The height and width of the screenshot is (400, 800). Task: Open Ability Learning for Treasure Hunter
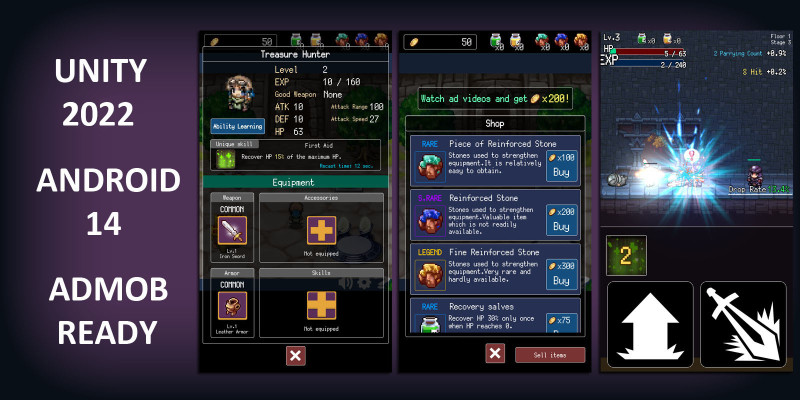tap(237, 126)
